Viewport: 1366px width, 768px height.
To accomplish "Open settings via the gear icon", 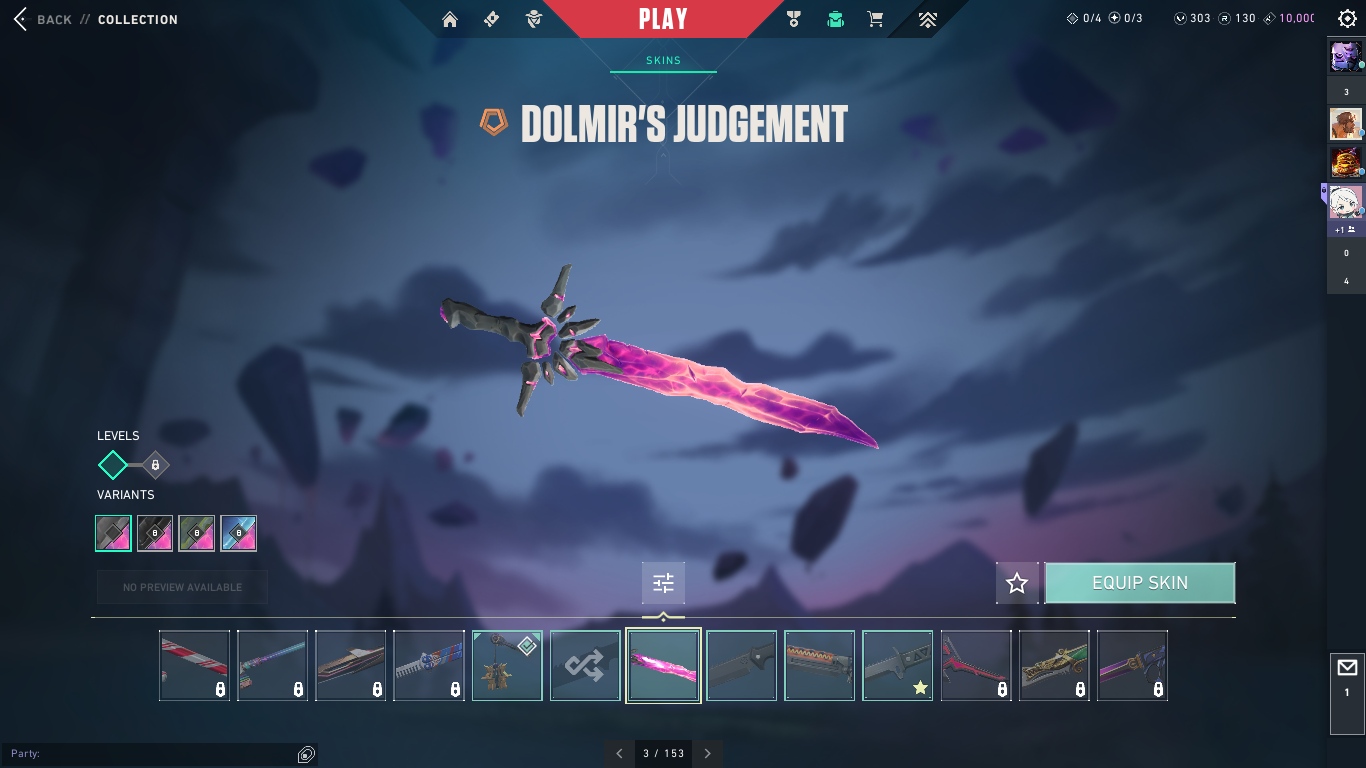I will point(1347,19).
